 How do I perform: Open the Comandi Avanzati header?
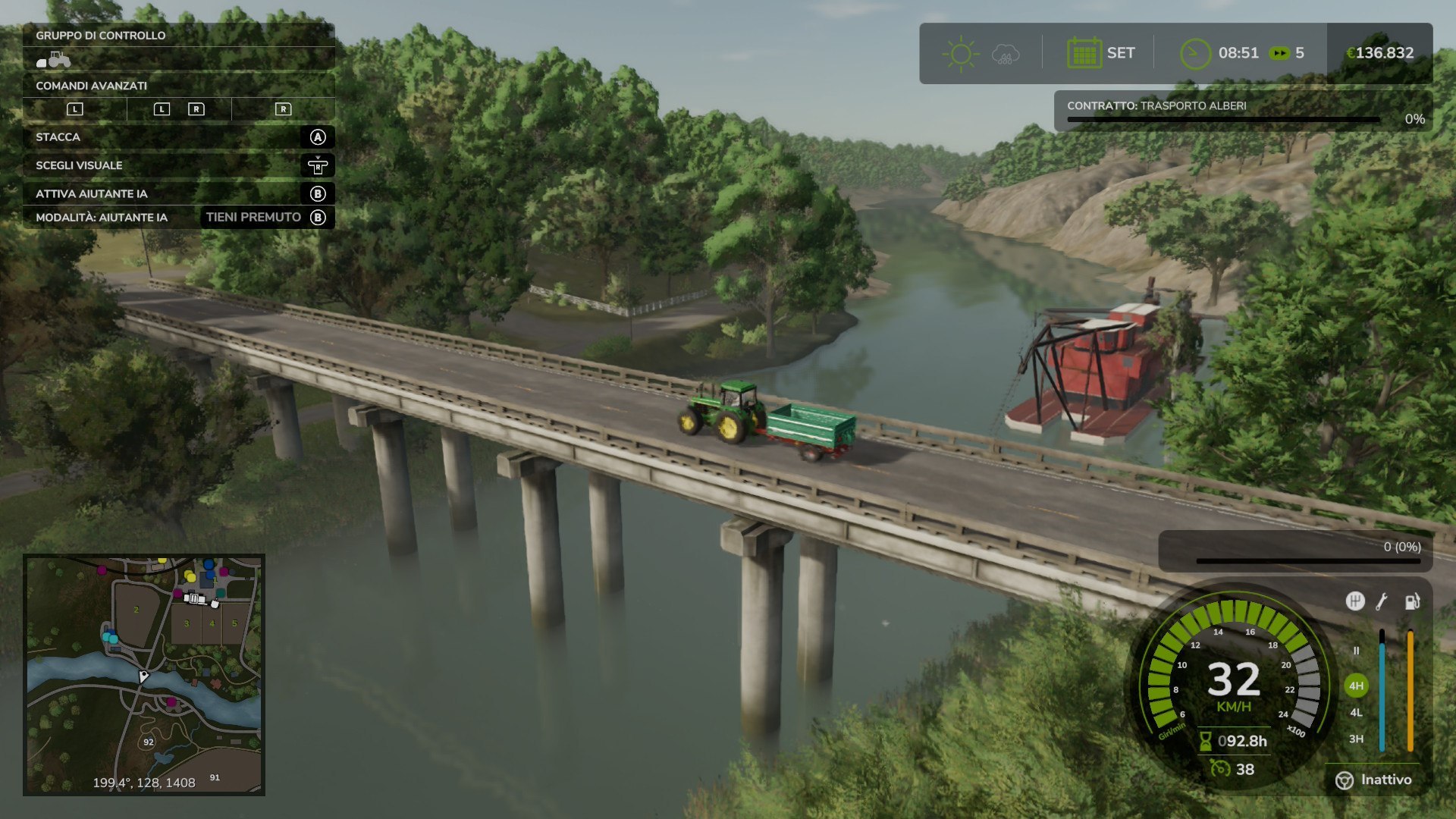point(178,86)
